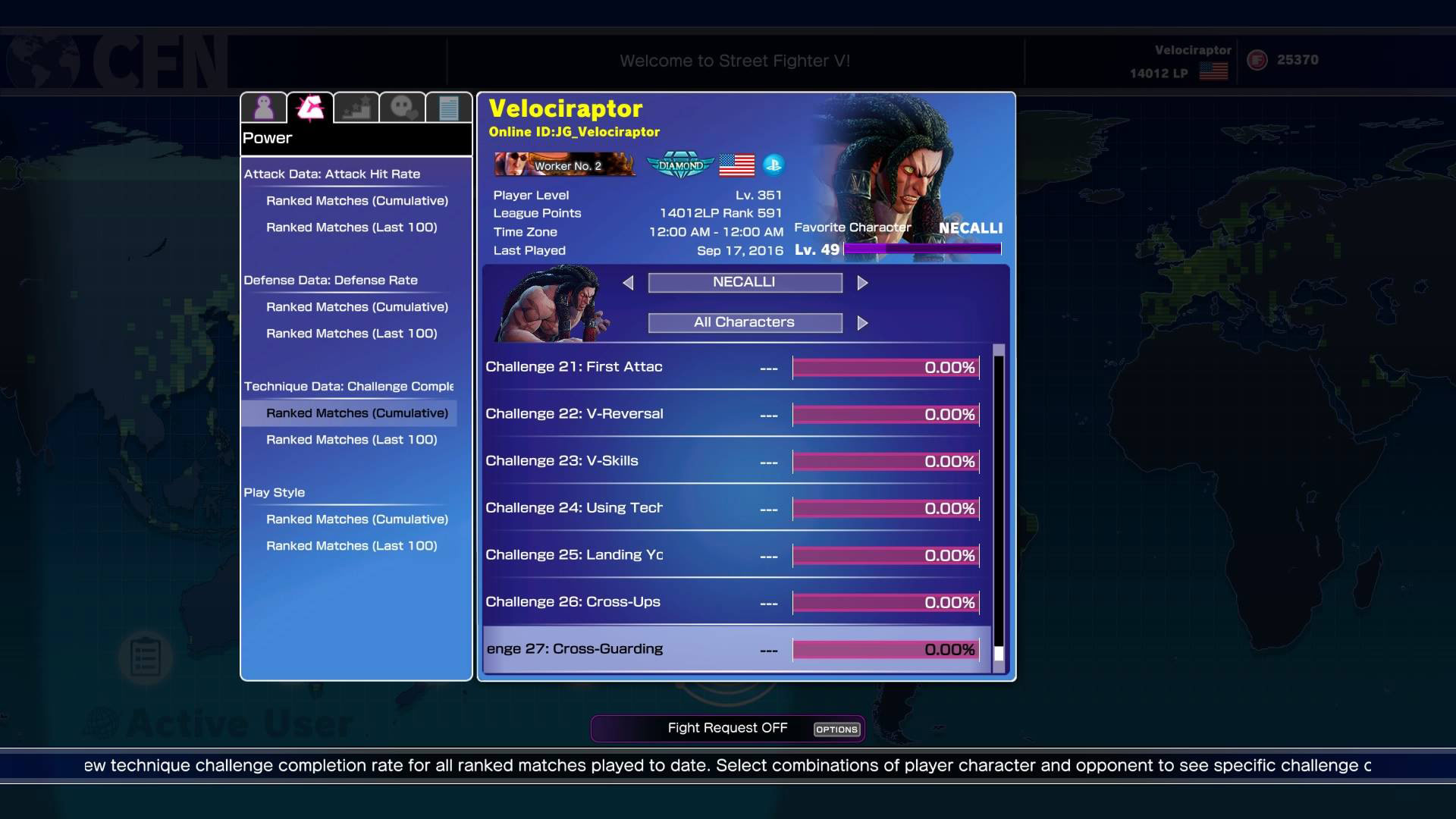Switch to the Power tab

click(x=267, y=137)
